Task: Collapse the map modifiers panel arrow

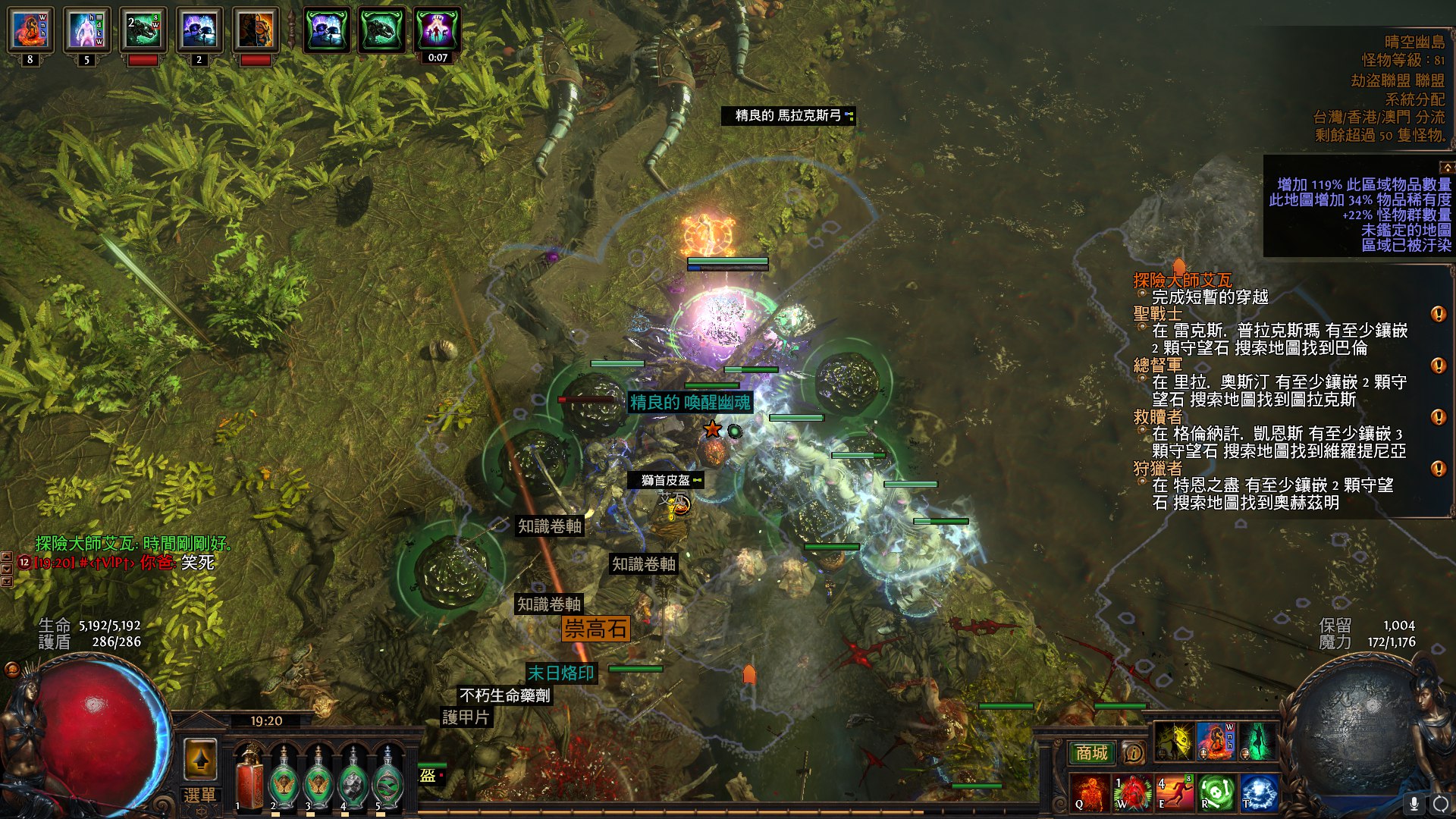Action: [x=1447, y=167]
